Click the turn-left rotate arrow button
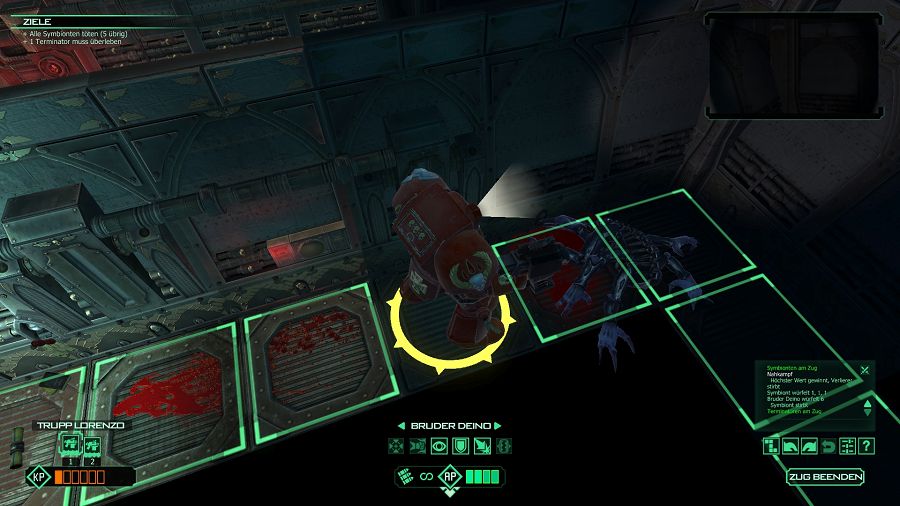 (790, 446)
